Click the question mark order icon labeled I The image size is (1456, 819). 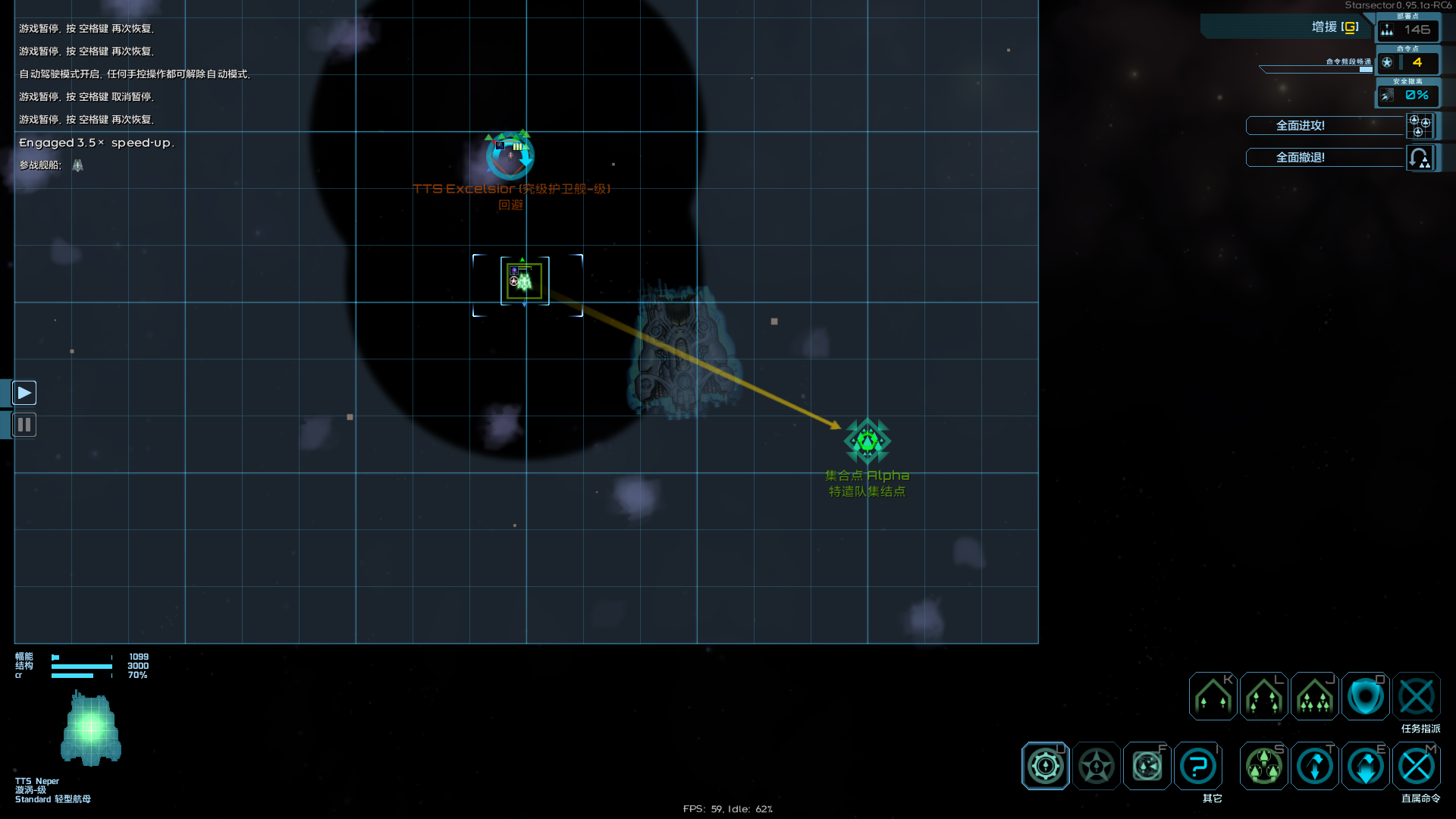pos(1197,766)
